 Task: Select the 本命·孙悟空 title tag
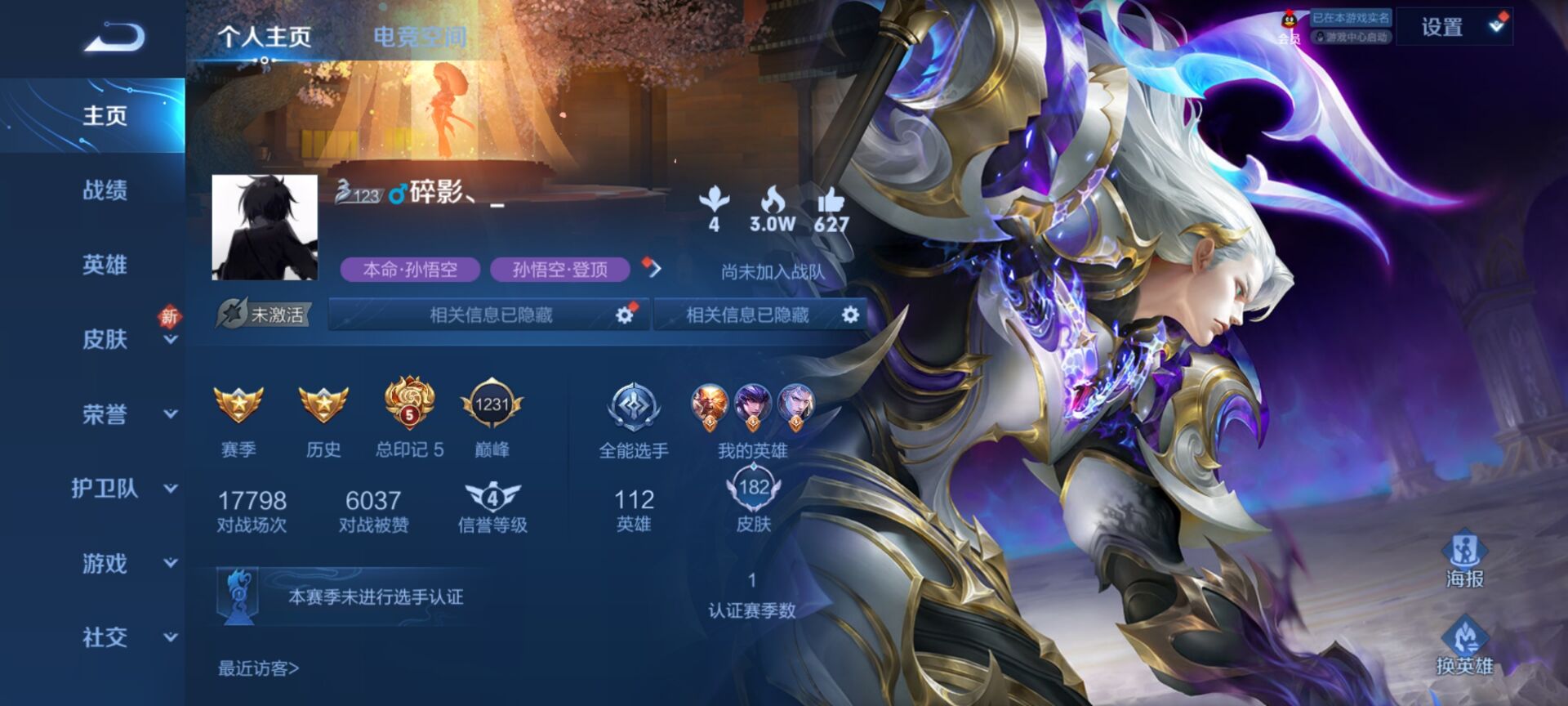[x=410, y=270]
